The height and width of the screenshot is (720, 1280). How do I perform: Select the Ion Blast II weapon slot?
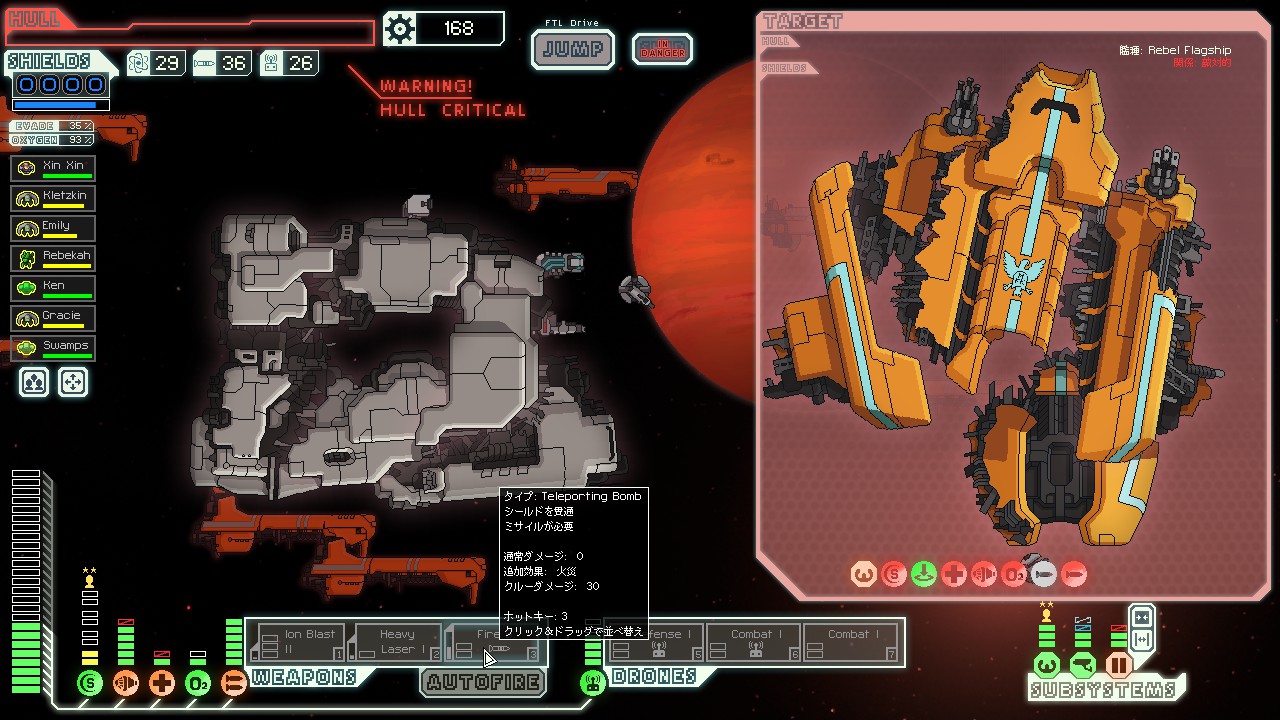(299, 642)
